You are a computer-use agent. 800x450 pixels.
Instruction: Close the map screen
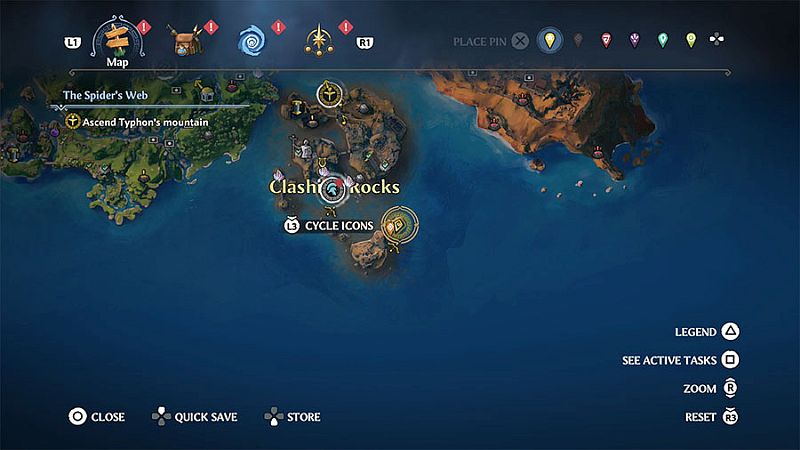(97, 417)
